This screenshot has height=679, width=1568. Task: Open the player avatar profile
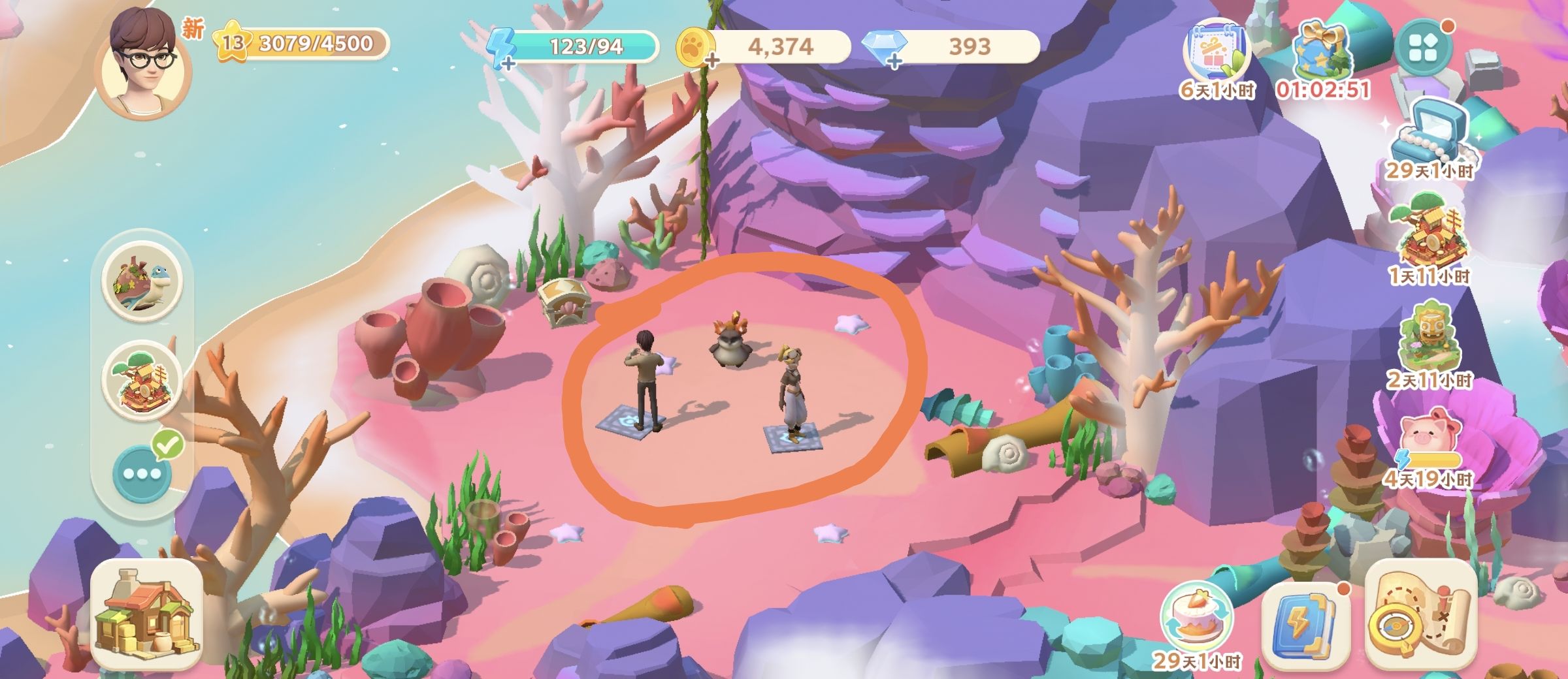click(x=143, y=63)
